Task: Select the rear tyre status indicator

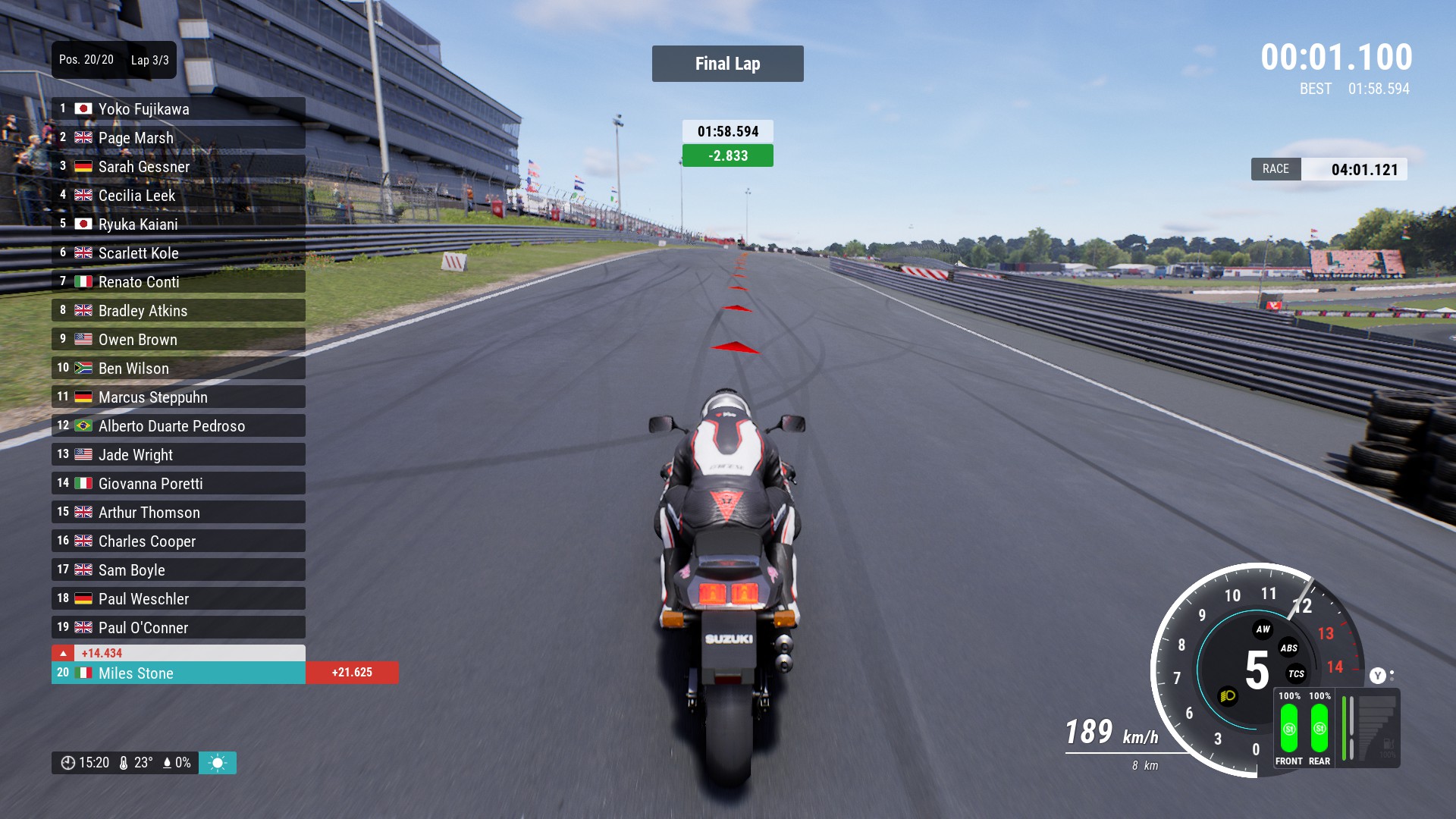Action: (x=1319, y=729)
